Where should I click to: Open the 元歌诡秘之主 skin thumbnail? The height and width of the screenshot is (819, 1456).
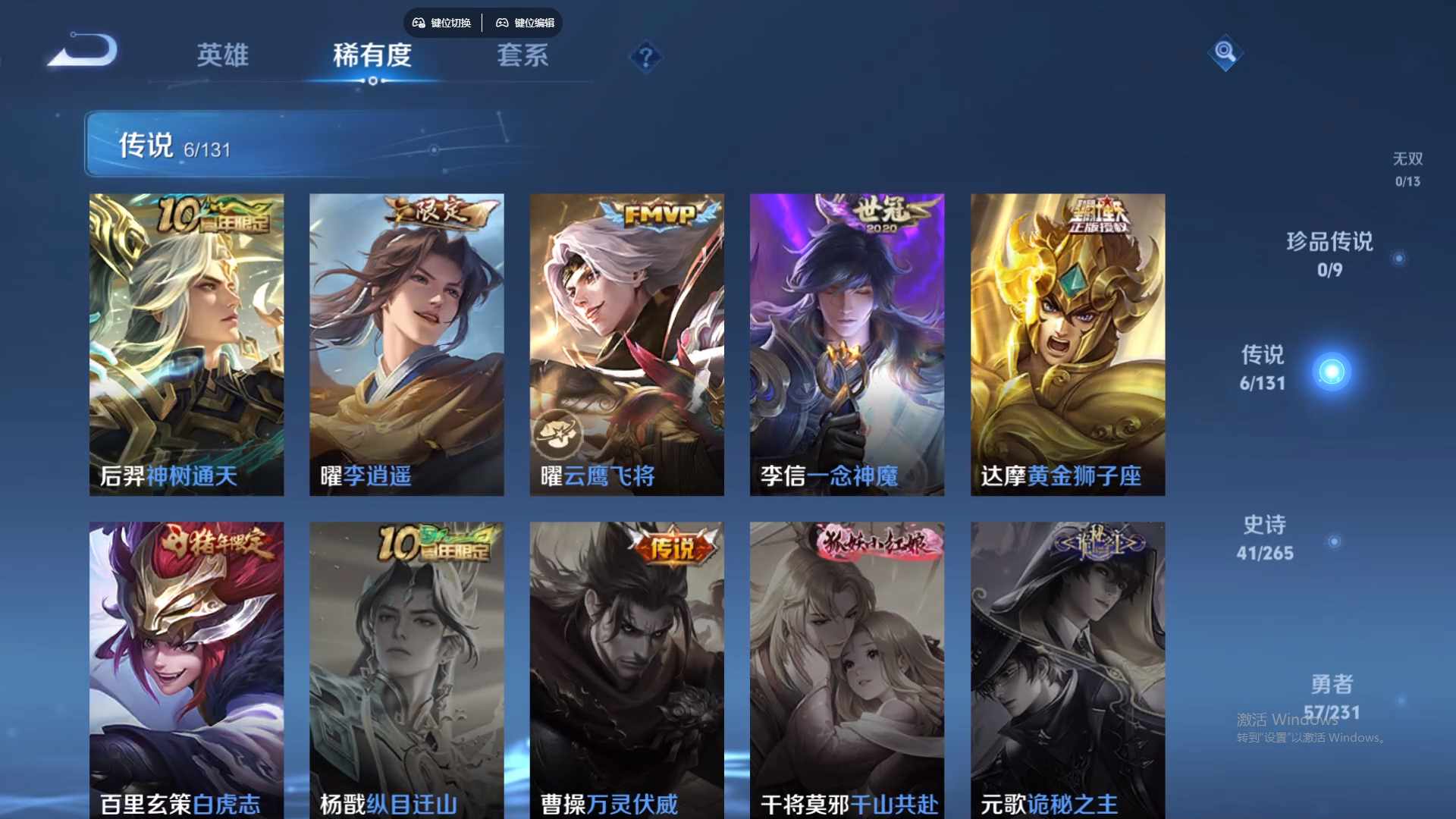tap(1067, 667)
